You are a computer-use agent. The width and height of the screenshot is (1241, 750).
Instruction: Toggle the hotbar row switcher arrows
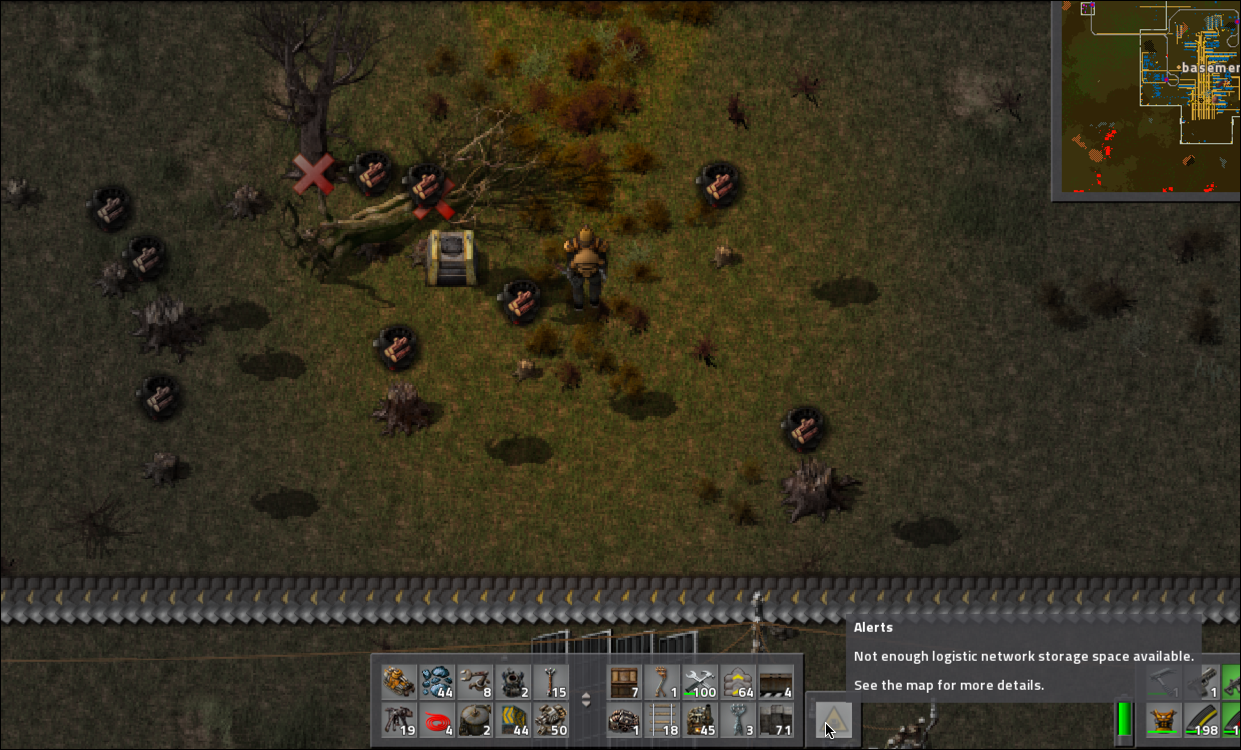[587, 700]
